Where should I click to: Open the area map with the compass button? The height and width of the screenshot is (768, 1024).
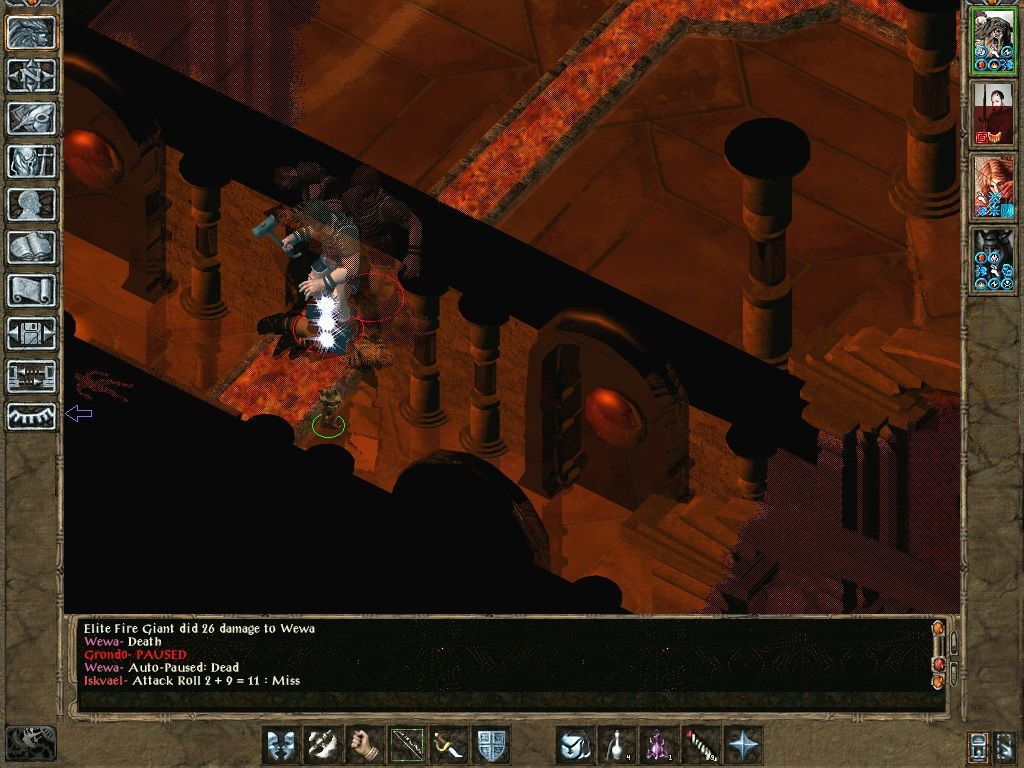coord(31,75)
